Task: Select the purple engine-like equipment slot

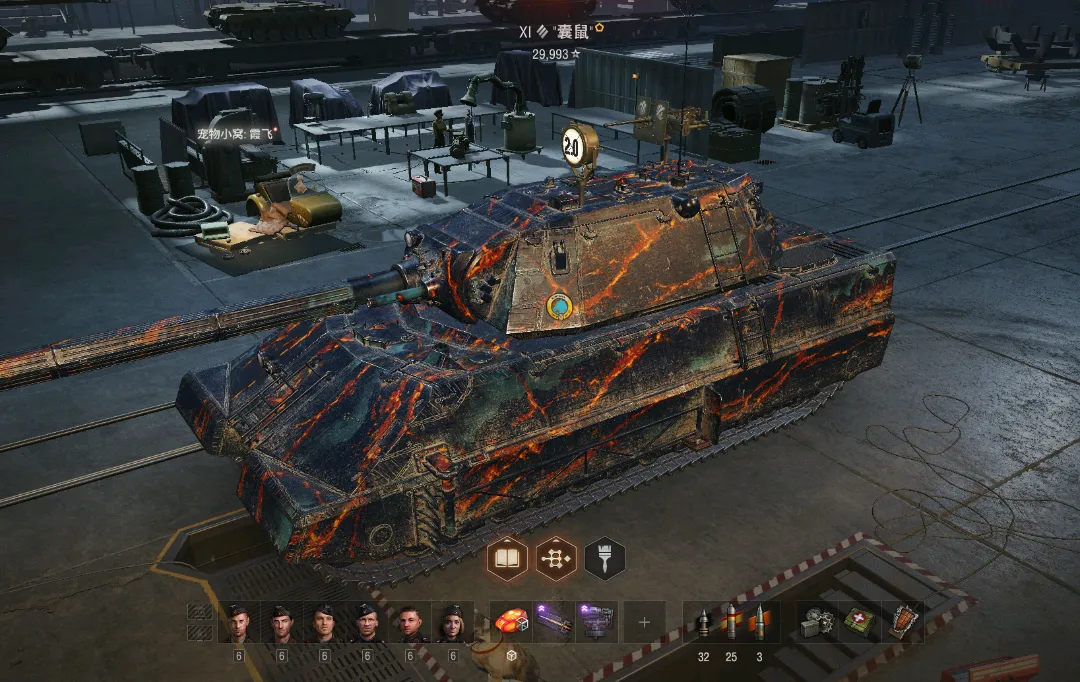Action: [x=597, y=622]
